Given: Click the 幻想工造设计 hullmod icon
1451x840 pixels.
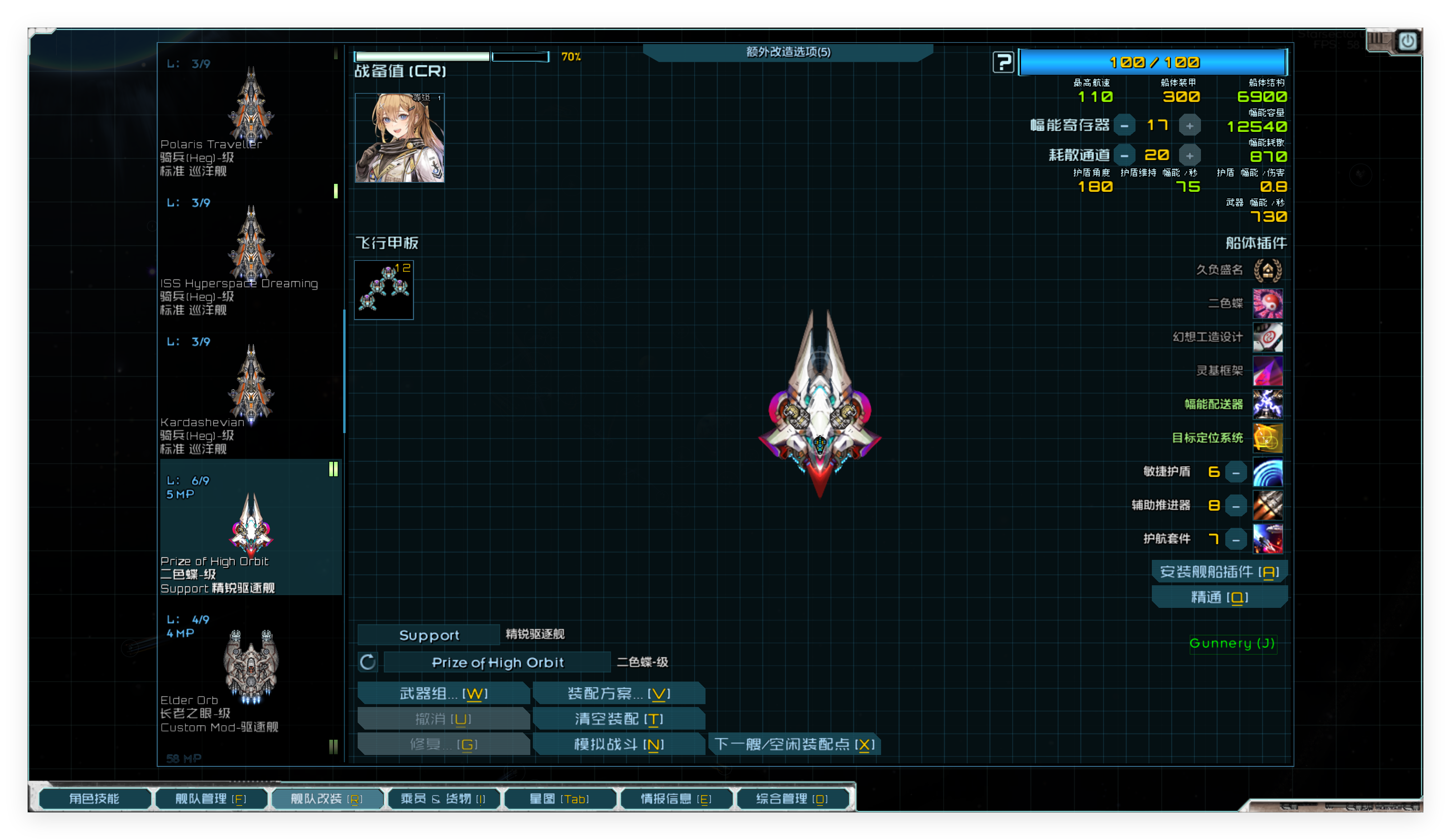Looking at the screenshot, I should 1268,337.
